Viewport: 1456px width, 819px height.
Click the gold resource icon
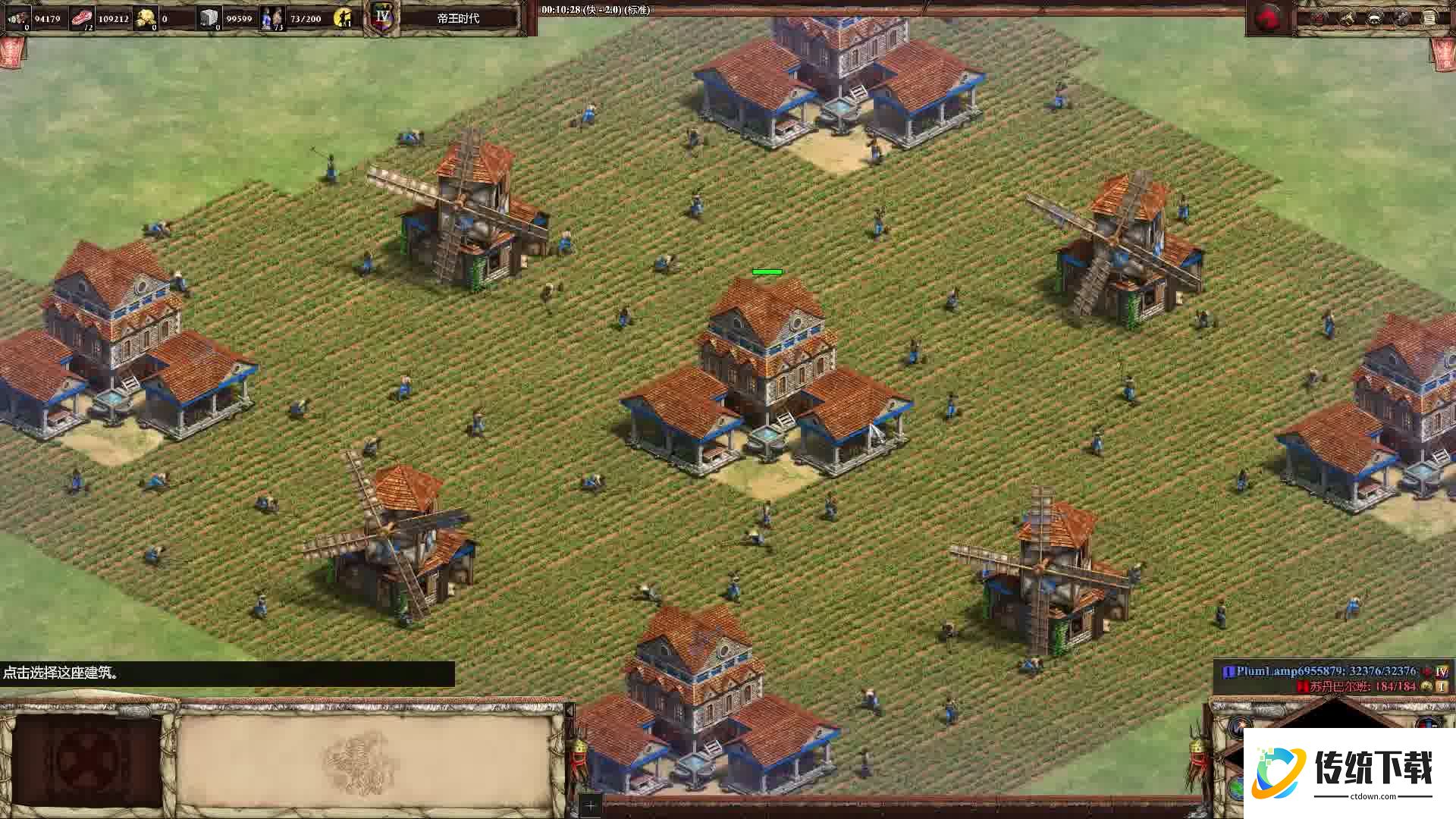coord(145,17)
